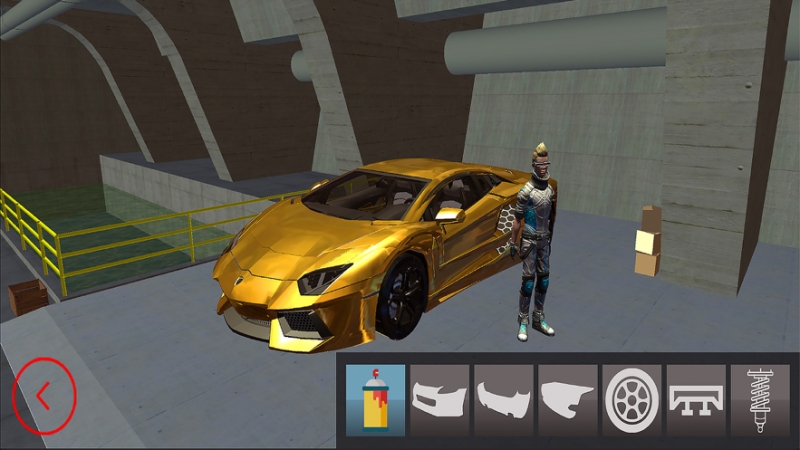Open the wheel rim options

[x=632, y=400]
